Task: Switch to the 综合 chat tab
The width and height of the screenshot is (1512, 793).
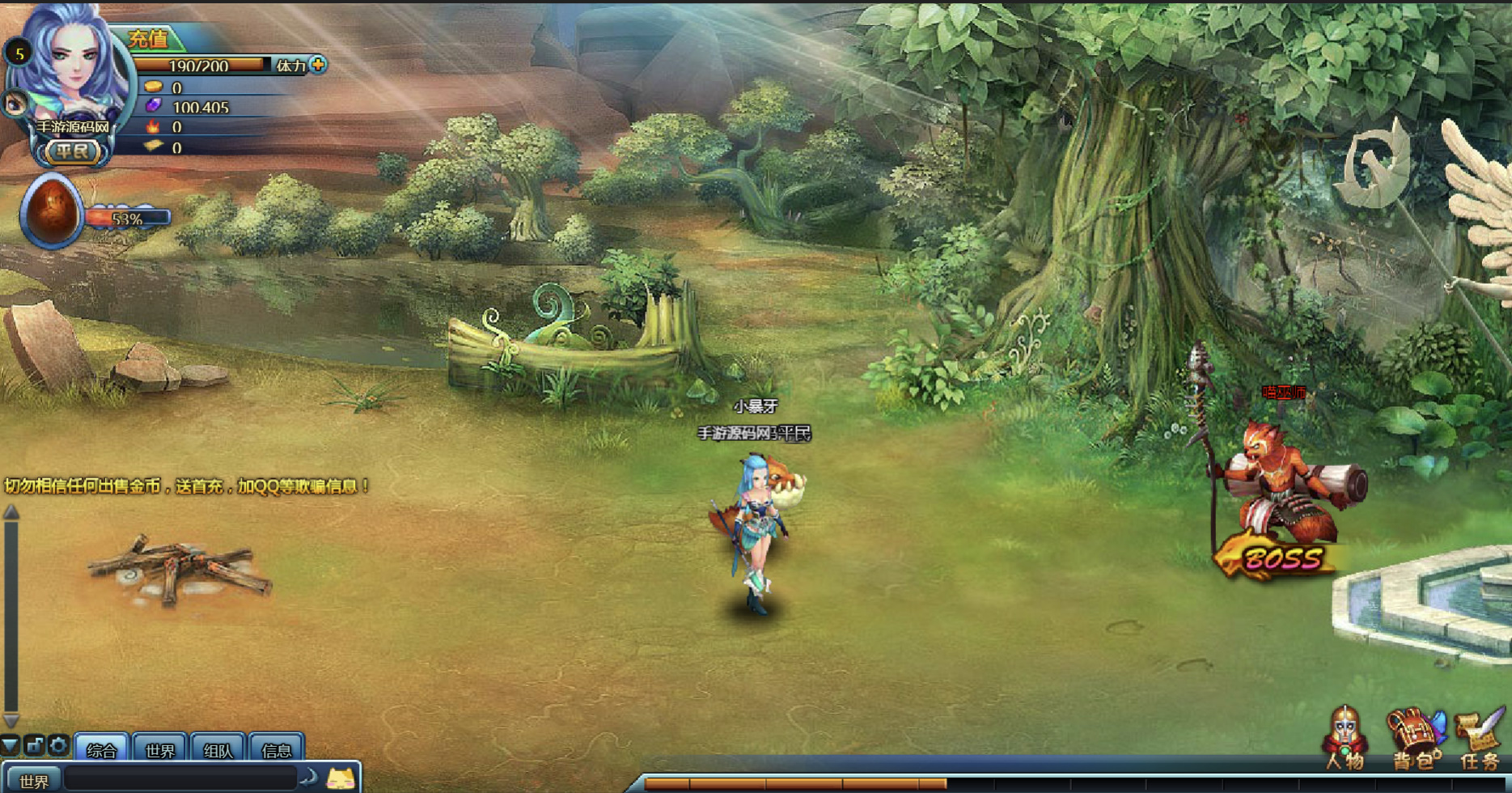Action: point(102,750)
